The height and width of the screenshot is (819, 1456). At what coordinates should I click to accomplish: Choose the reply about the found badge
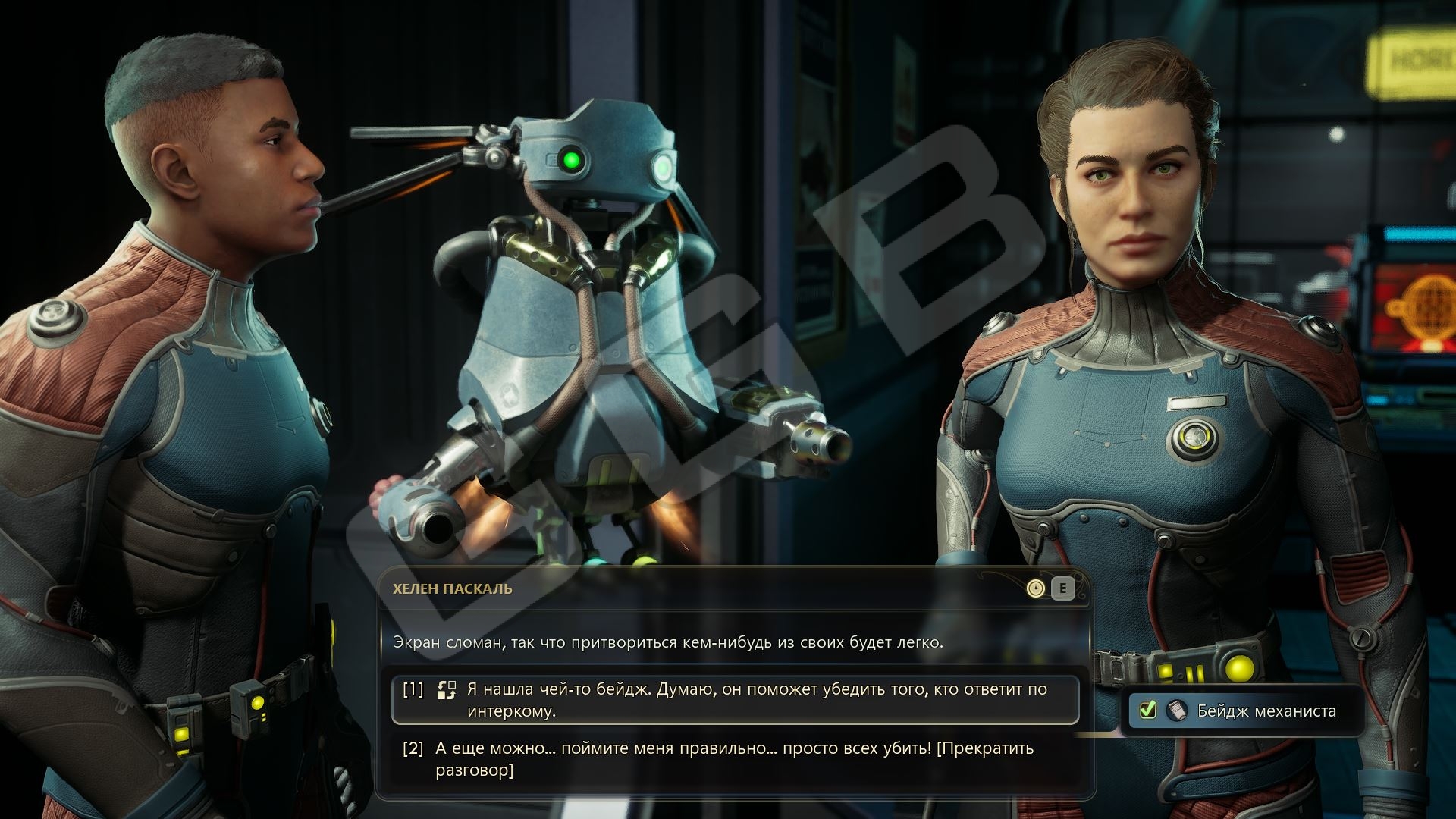pyautogui.click(x=734, y=699)
